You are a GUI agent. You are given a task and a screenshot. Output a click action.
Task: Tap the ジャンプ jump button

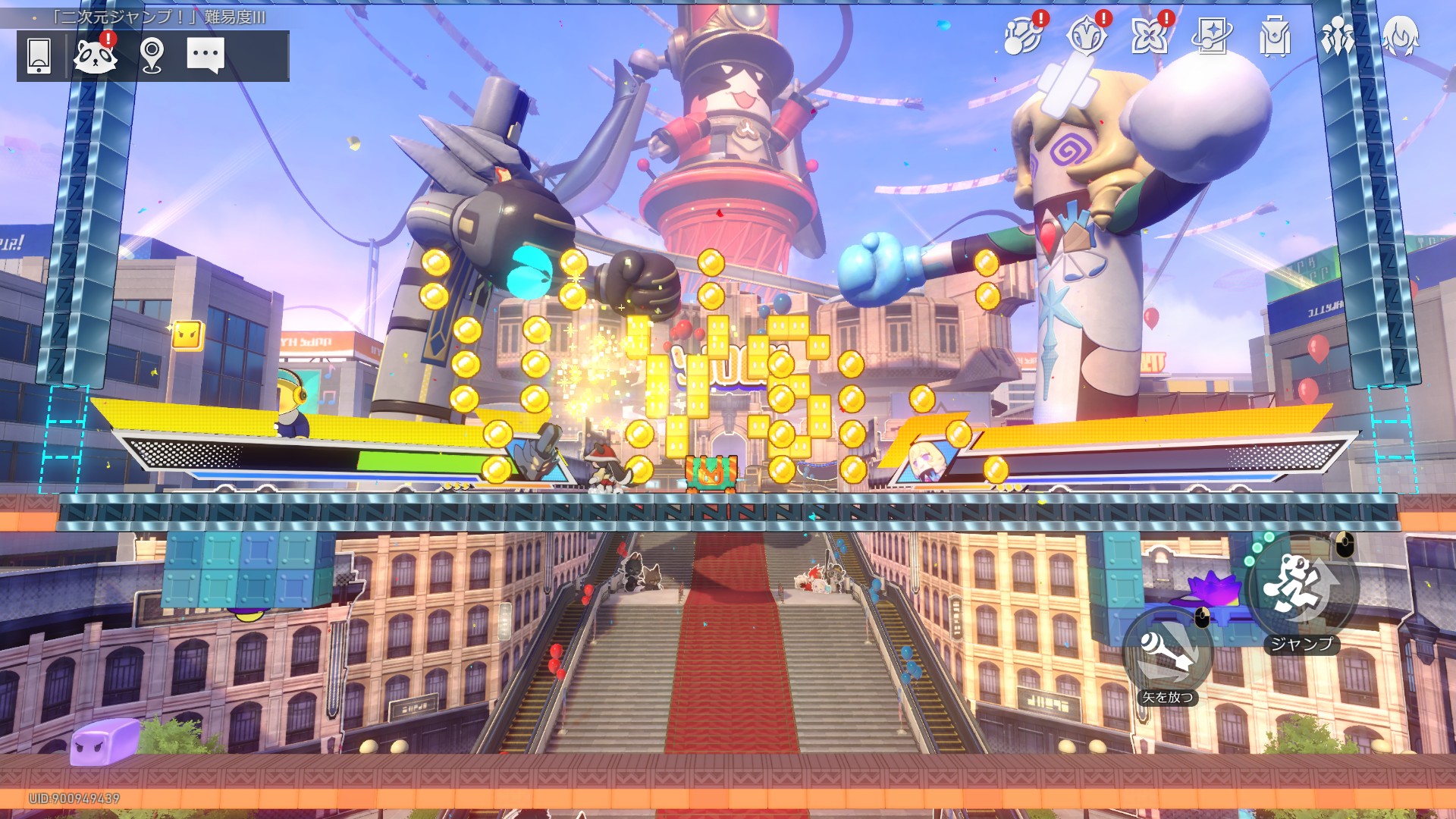pos(1301,585)
